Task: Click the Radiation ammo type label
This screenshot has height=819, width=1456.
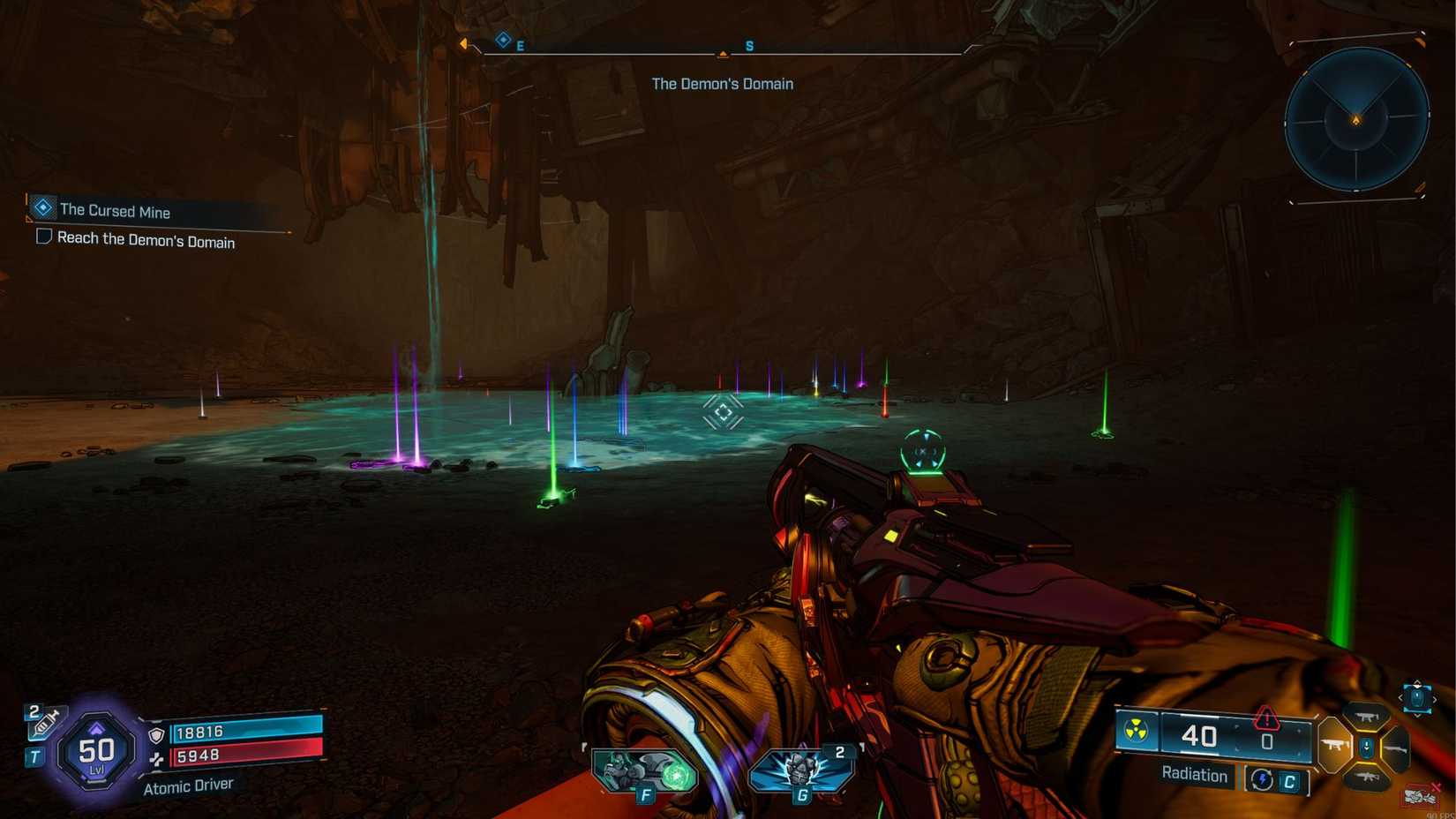Action: (x=1194, y=775)
